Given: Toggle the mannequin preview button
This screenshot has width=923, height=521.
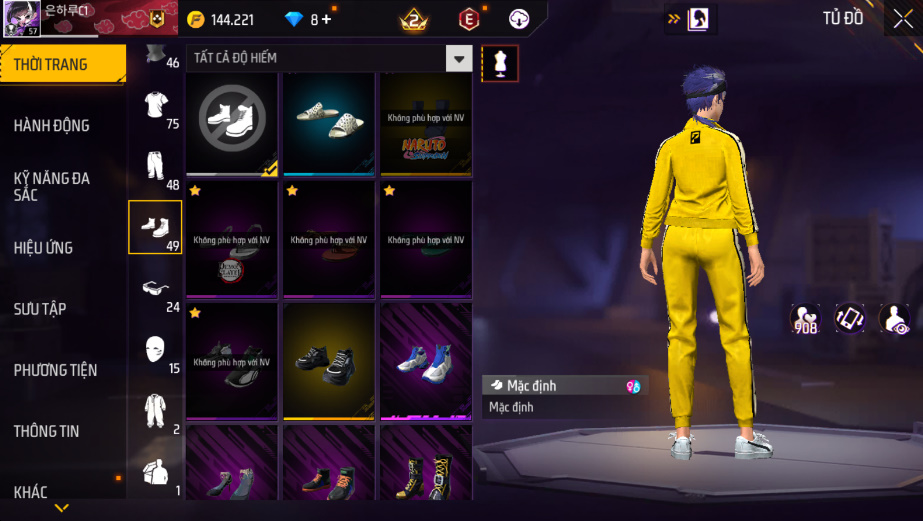Looking at the screenshot, I should (x=500, y=63).
